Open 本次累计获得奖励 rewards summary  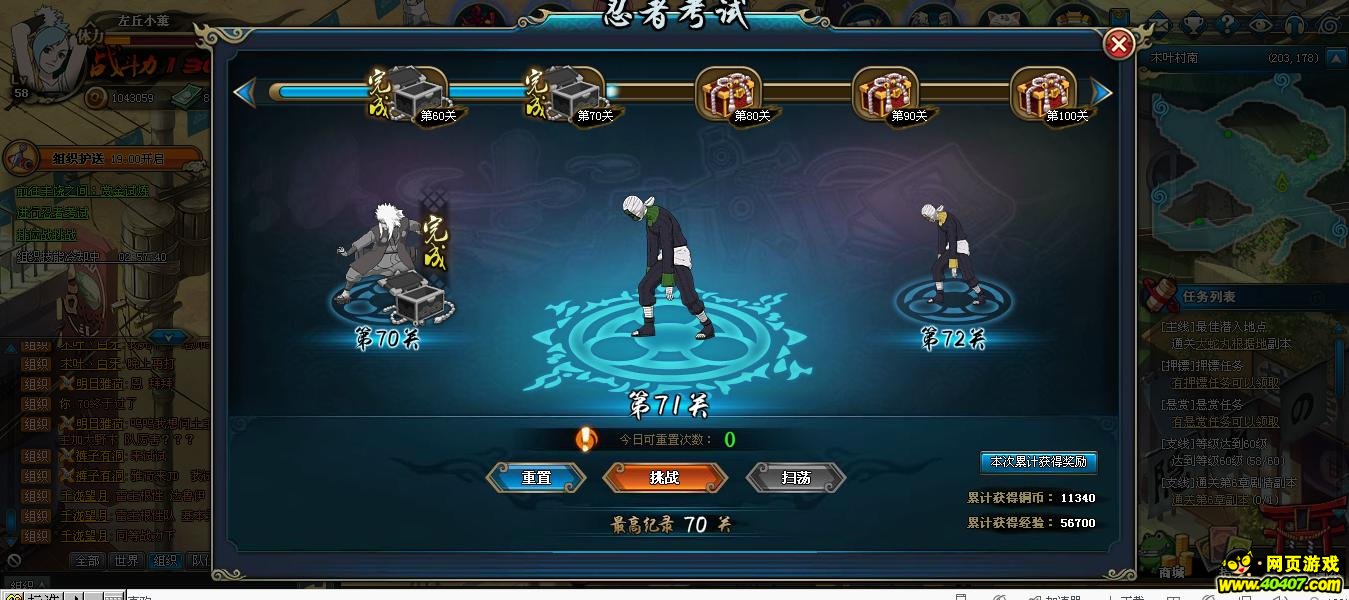[x=1039, y=462]
